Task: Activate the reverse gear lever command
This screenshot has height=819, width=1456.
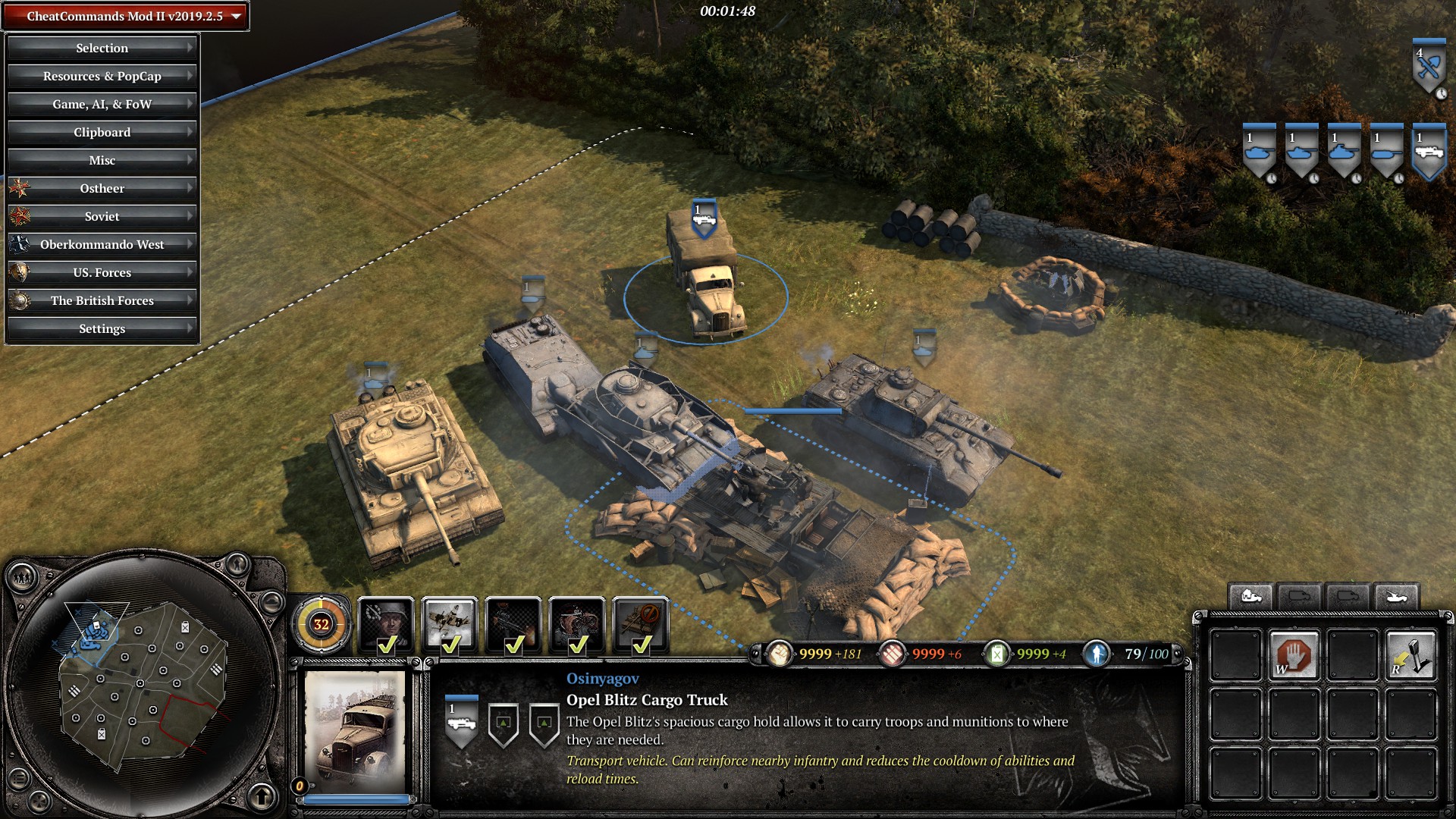Action: (1410, 655)
